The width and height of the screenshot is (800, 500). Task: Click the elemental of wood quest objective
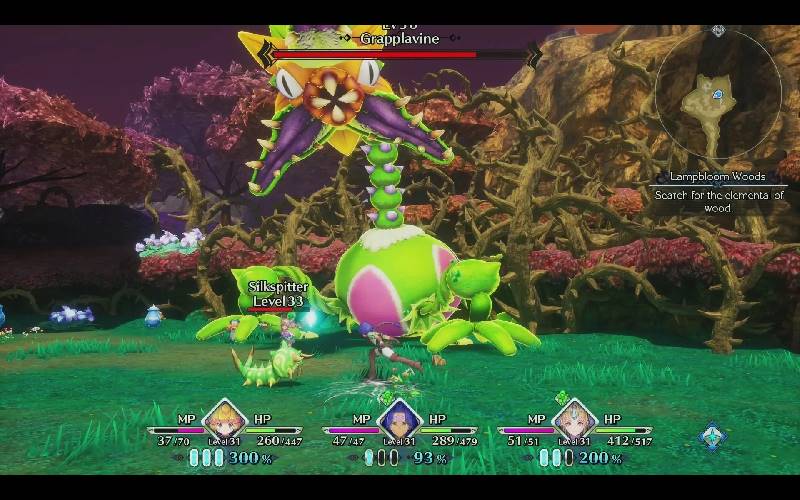718,201
